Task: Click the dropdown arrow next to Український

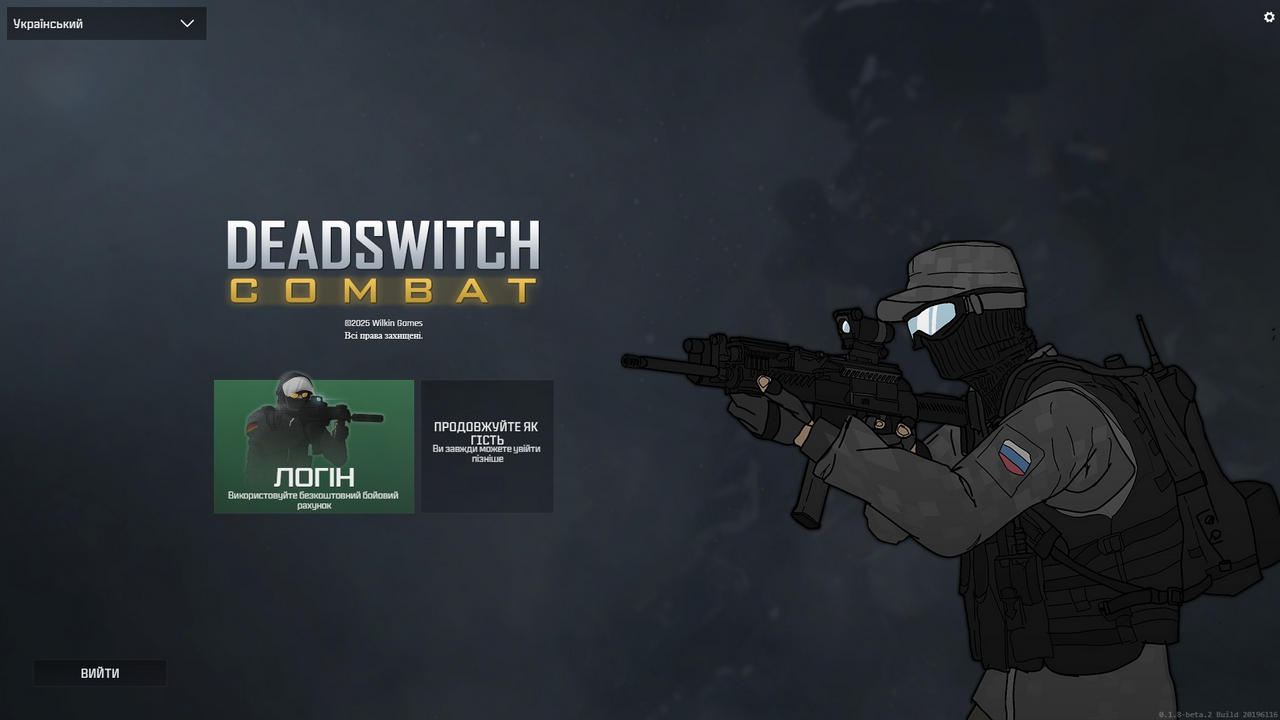Action: (187, 23)
